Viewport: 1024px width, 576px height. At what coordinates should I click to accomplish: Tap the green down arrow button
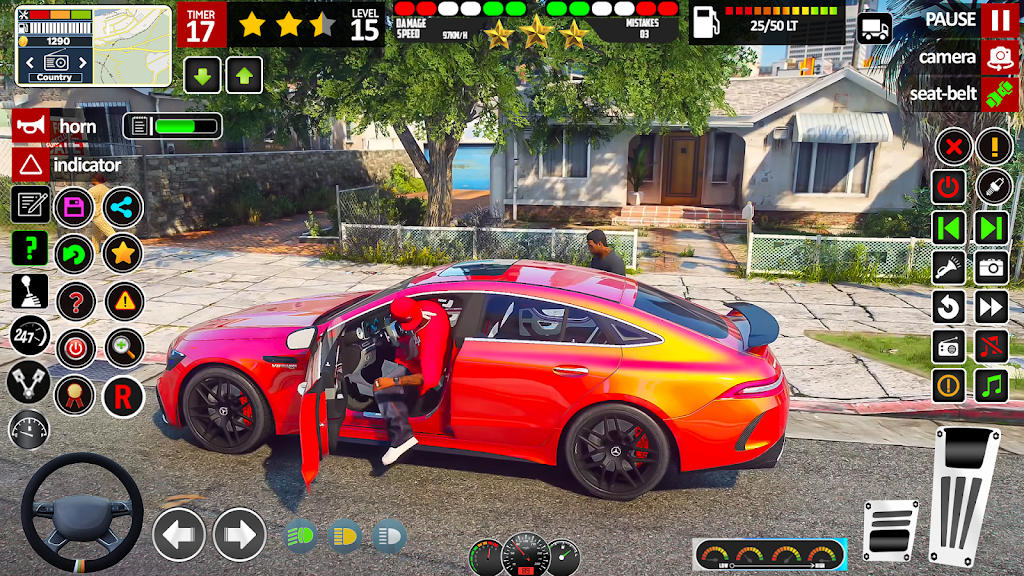(x=203, y=75)
